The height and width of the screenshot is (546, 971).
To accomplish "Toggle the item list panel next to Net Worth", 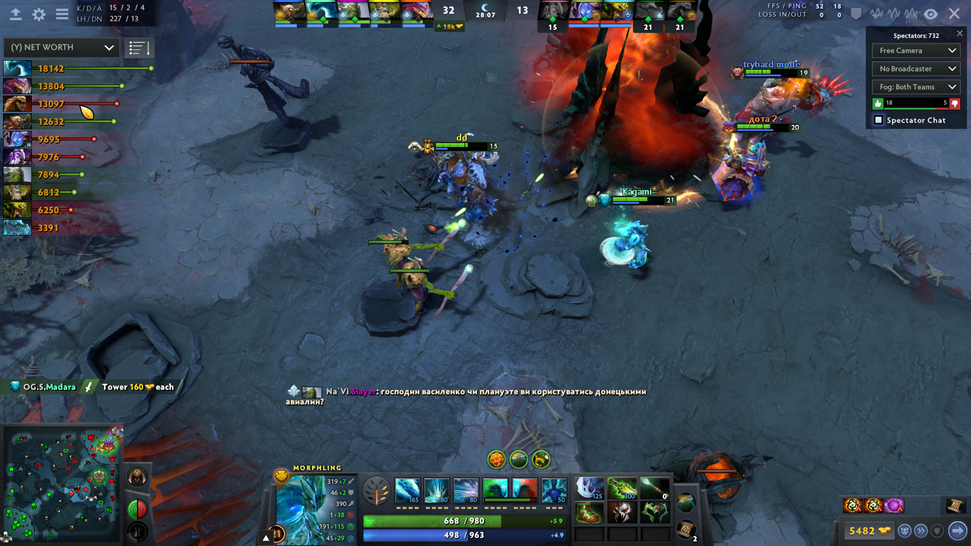I will point(139,48).
